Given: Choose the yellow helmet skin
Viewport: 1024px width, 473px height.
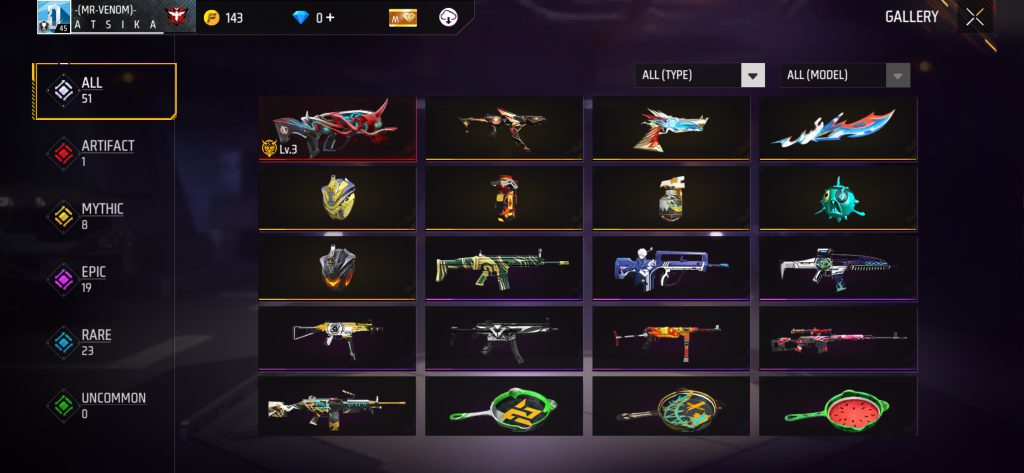Looking at the screenshot, I should [x=337, y=198].
